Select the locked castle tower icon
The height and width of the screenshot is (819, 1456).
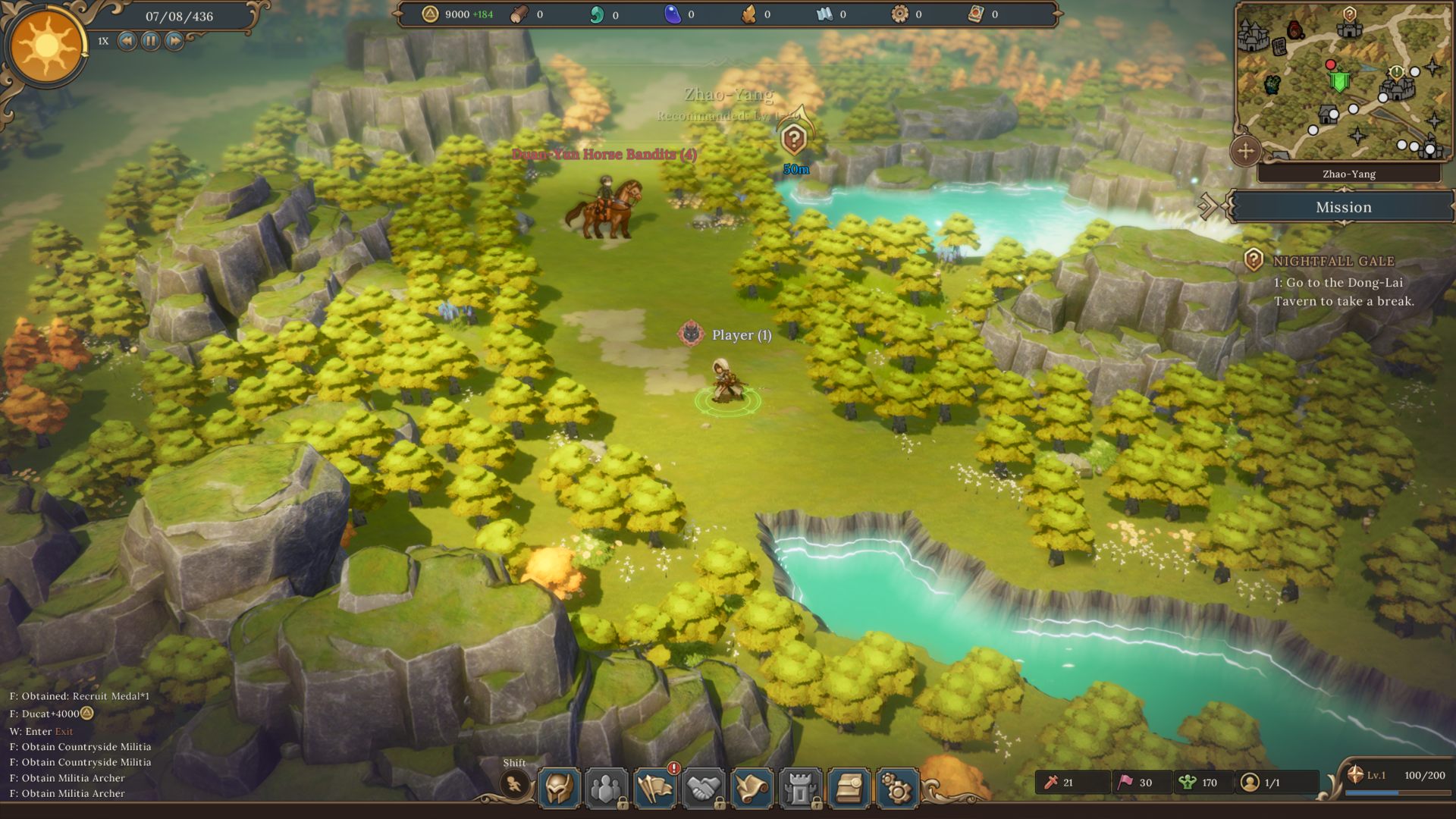(800, 789)
